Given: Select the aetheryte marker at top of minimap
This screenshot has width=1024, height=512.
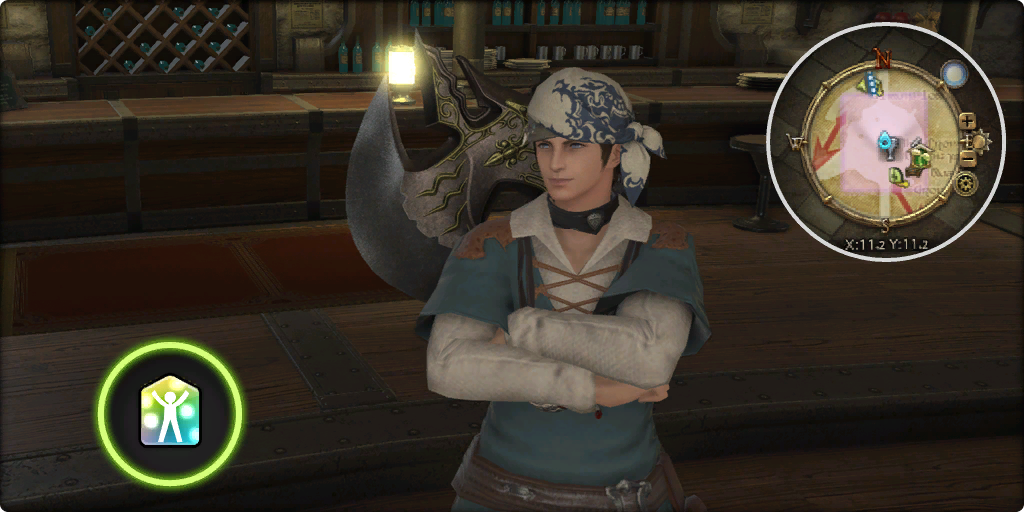Looking at the screenshot, I should point(872,86).
